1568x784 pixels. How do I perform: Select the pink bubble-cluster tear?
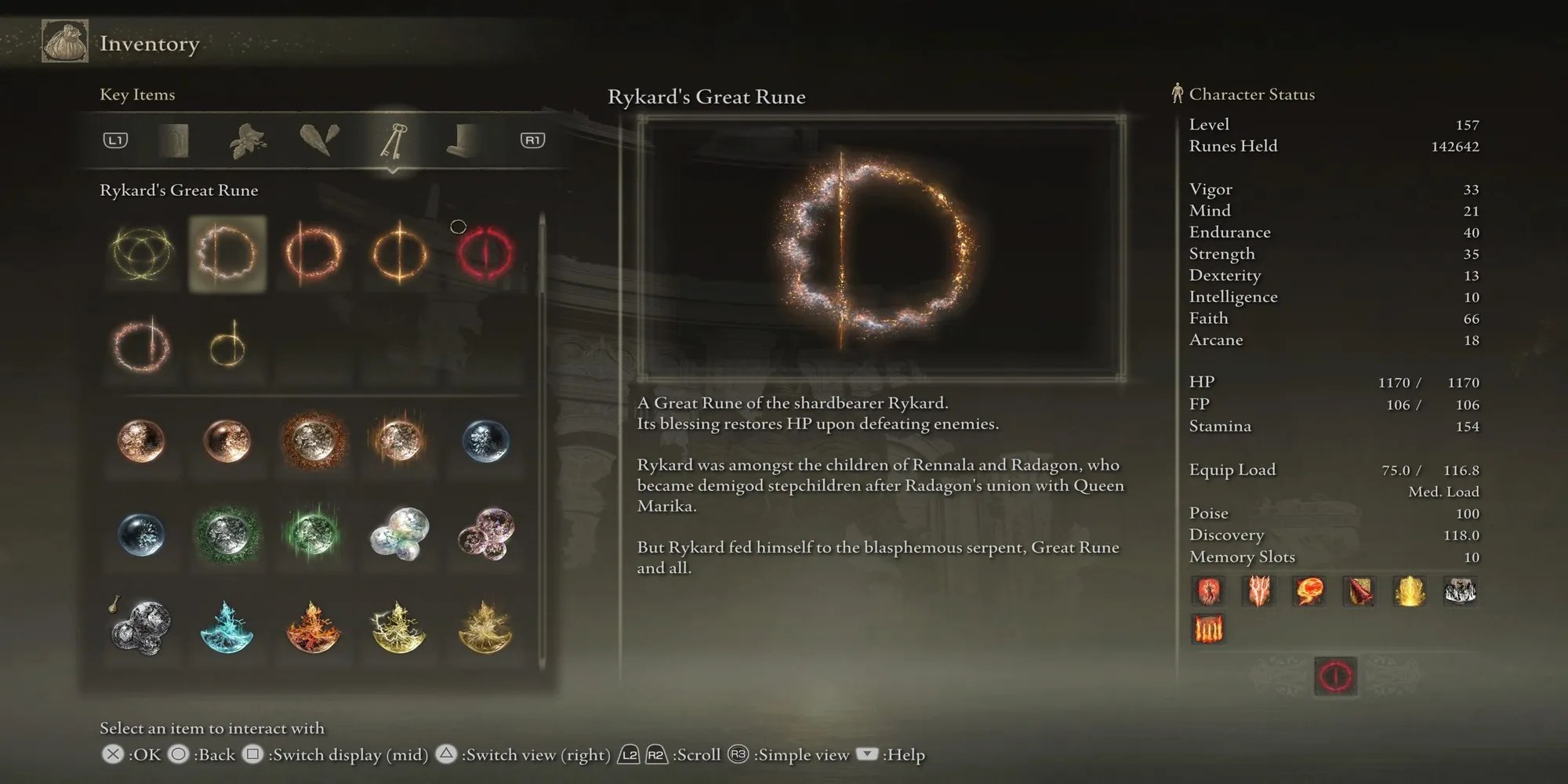(x=485, y=534)
